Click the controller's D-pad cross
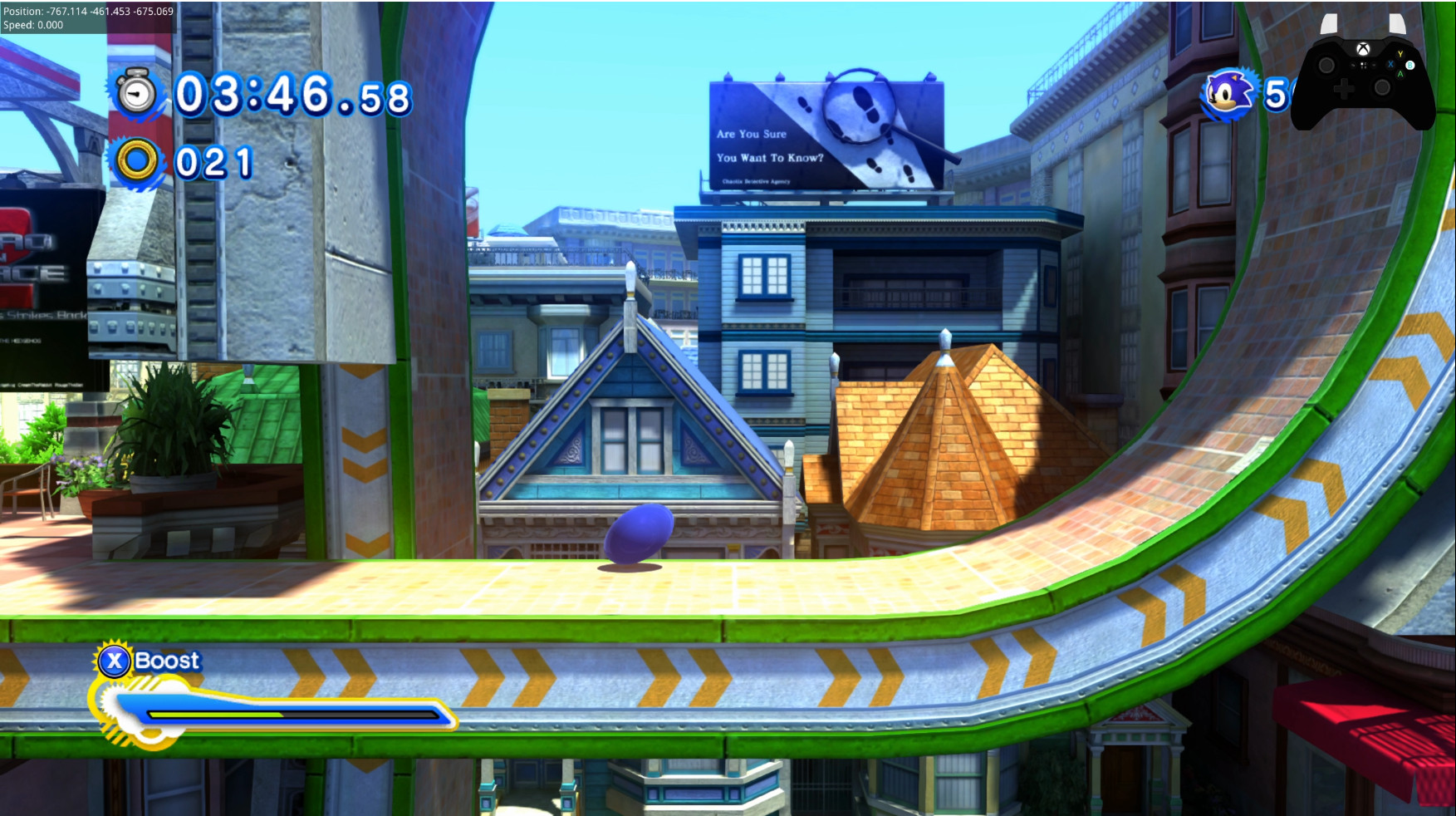The width and height of the screenshot is (1456, 816). click(x=1346, y=88)
